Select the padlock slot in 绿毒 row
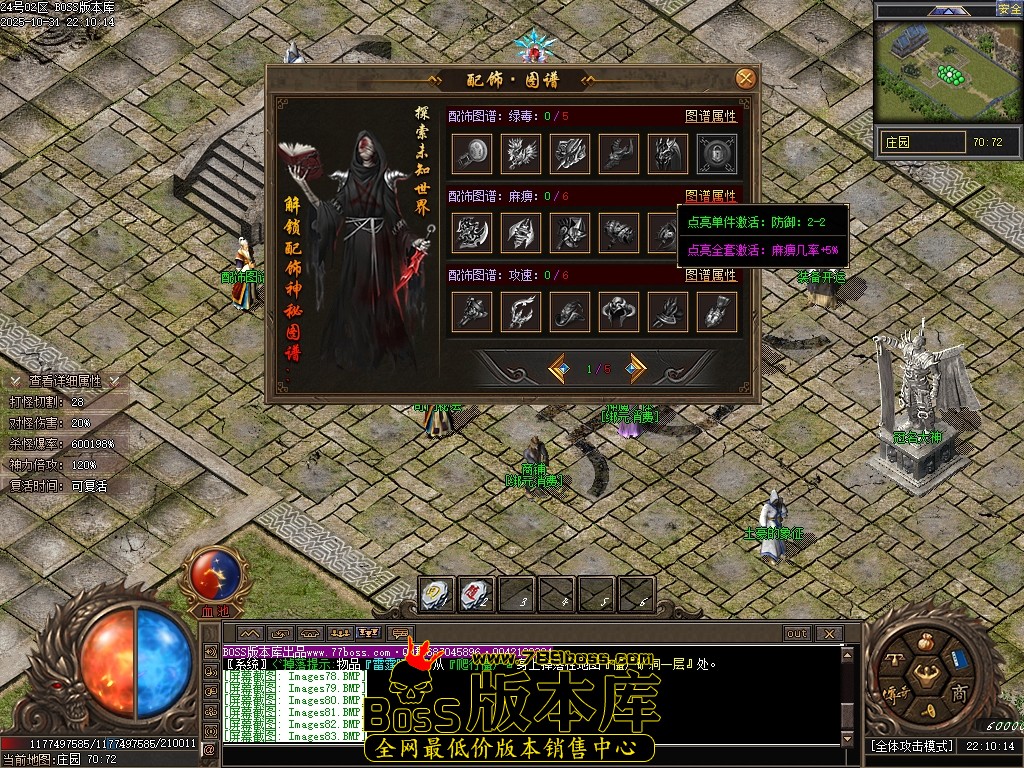 click(717, 153)
